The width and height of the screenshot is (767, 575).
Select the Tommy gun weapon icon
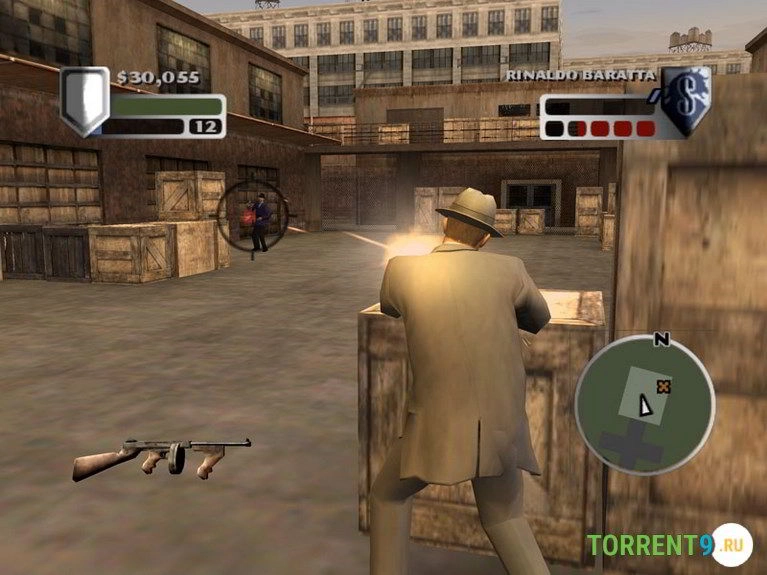(x=162, y=457)
